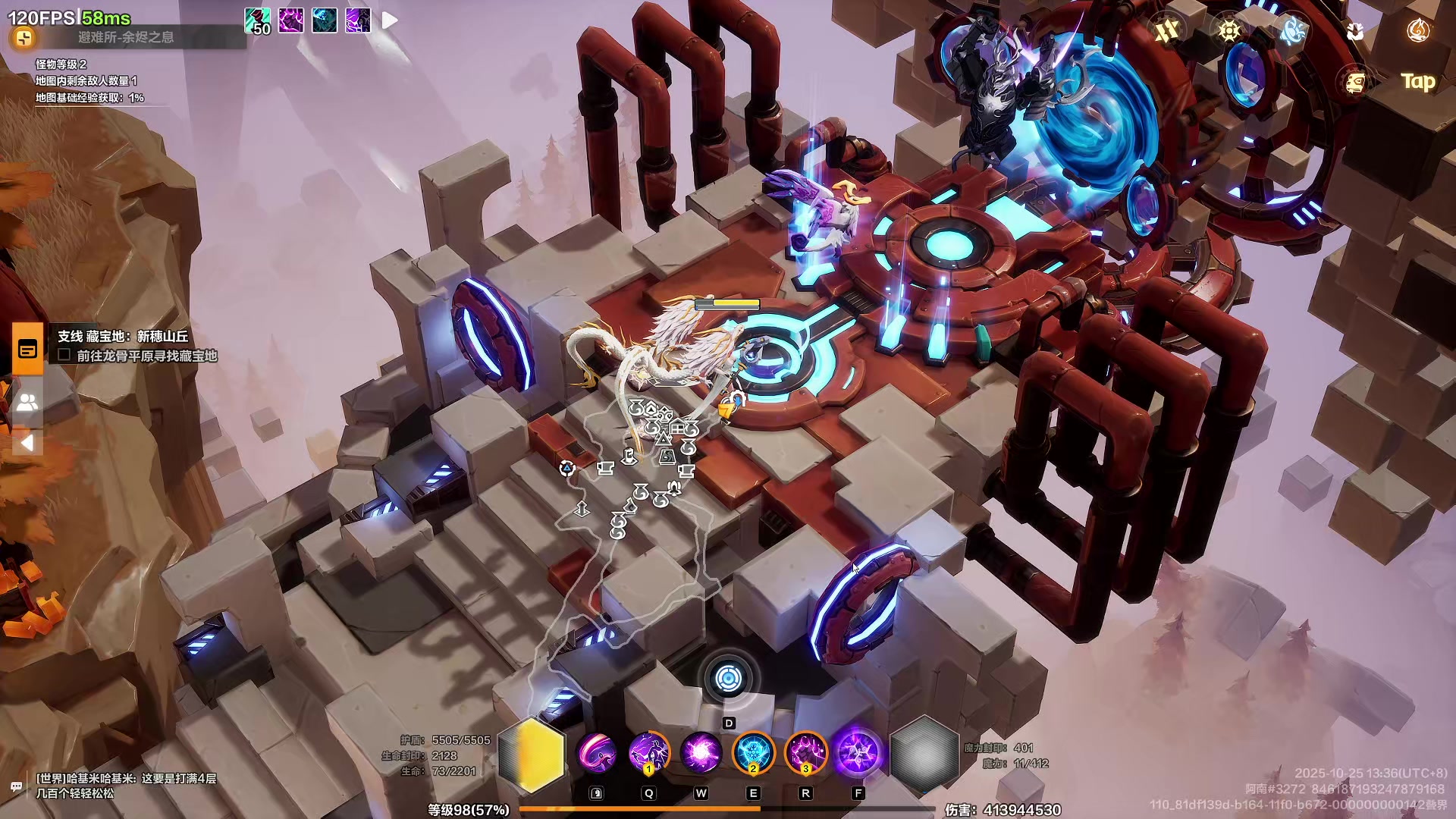Open the crossed-blades gear menu icon
The width and height of the screenshot is (1456, 819).
coord(1167,31)
